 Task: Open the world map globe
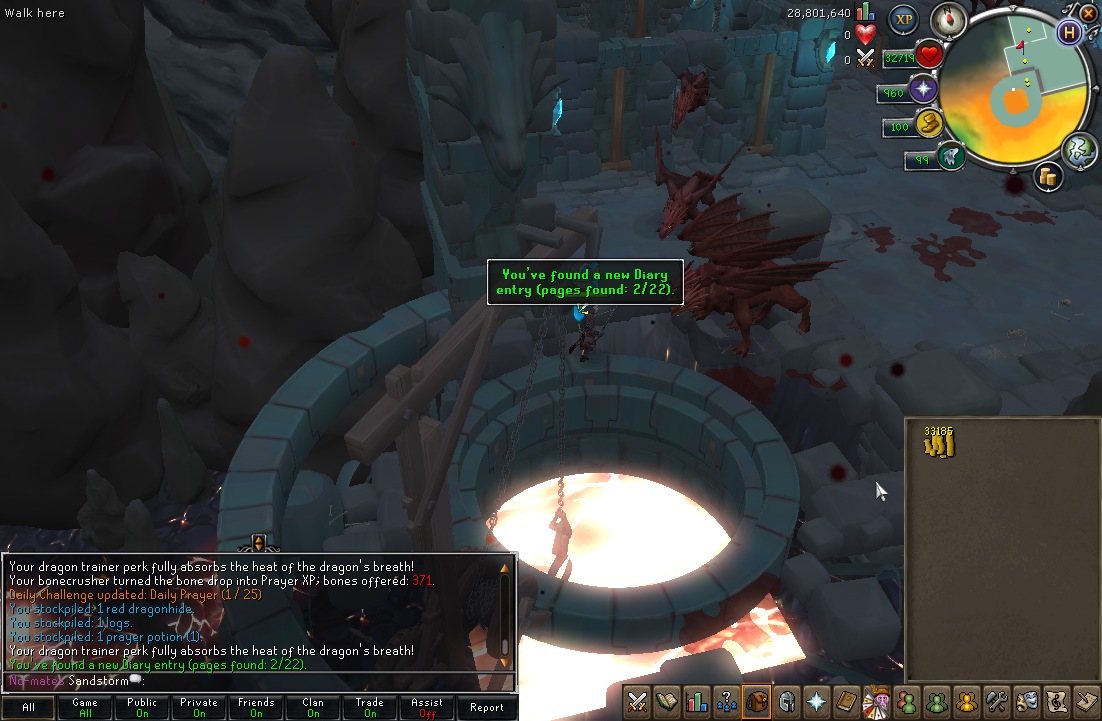1081,150
